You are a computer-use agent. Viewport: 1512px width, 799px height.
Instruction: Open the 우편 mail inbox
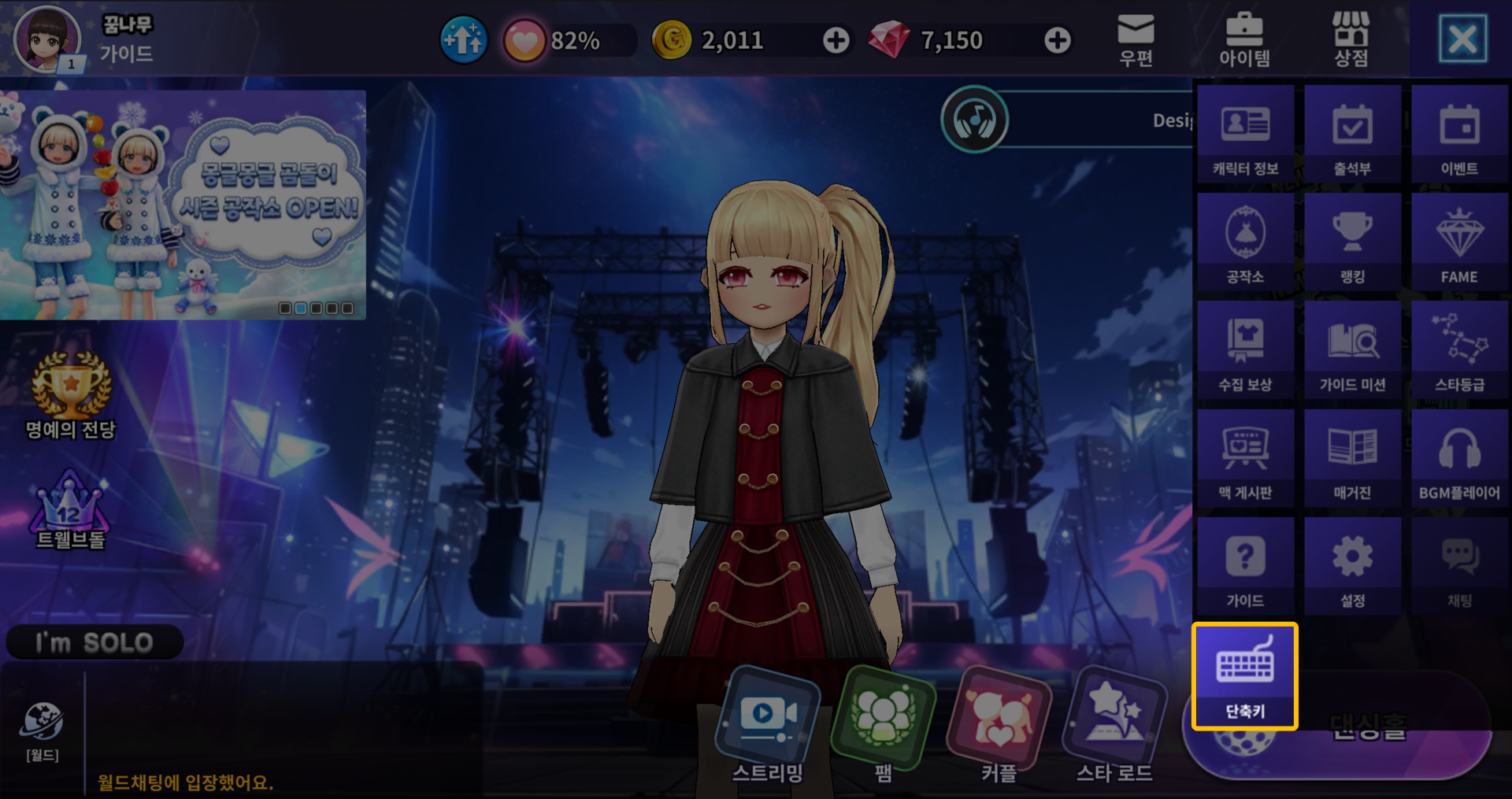point(1136,39)
